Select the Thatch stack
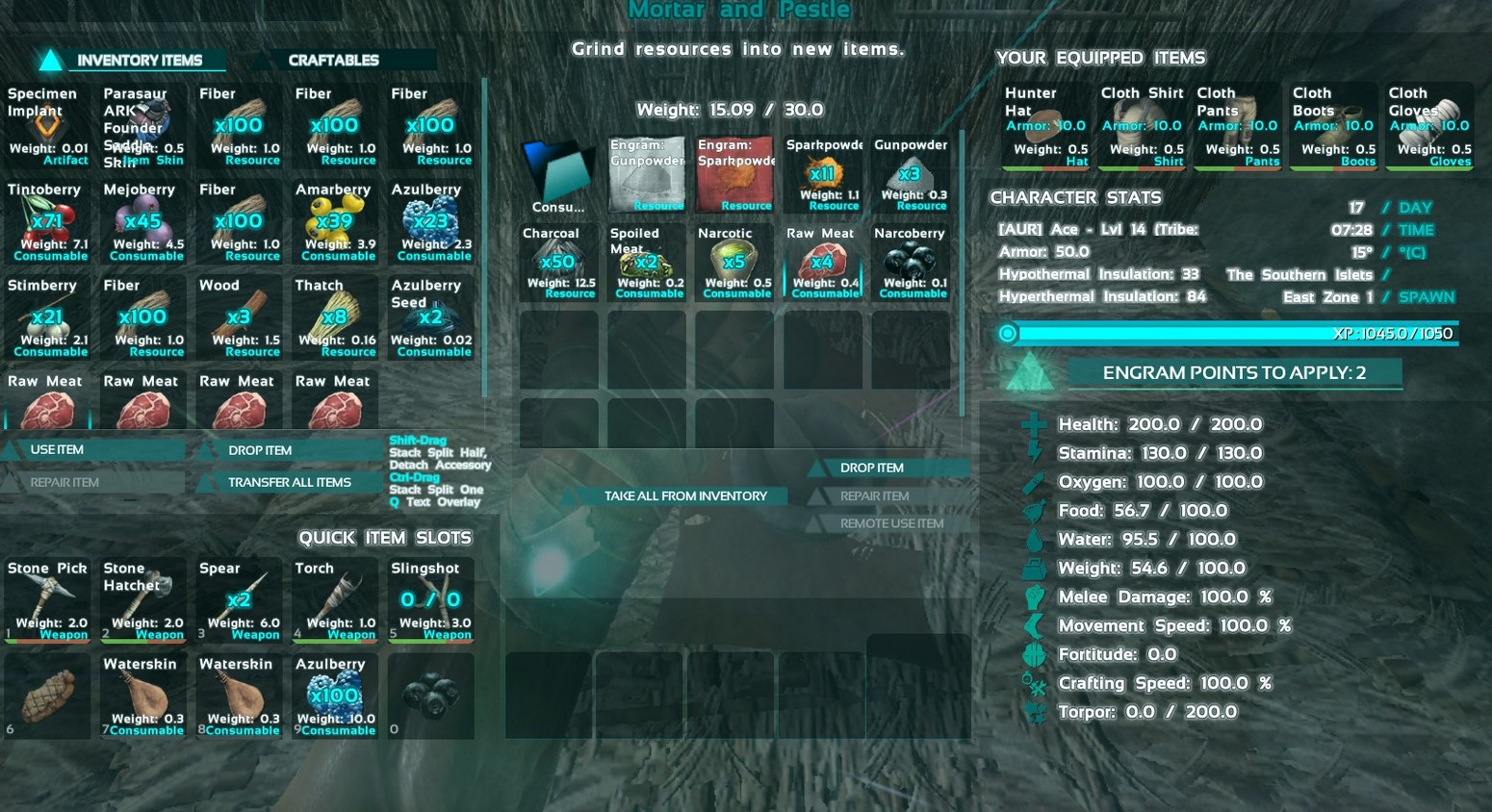Image resolution: width=1492 pixels, height=812 pixels. (335, 317)
